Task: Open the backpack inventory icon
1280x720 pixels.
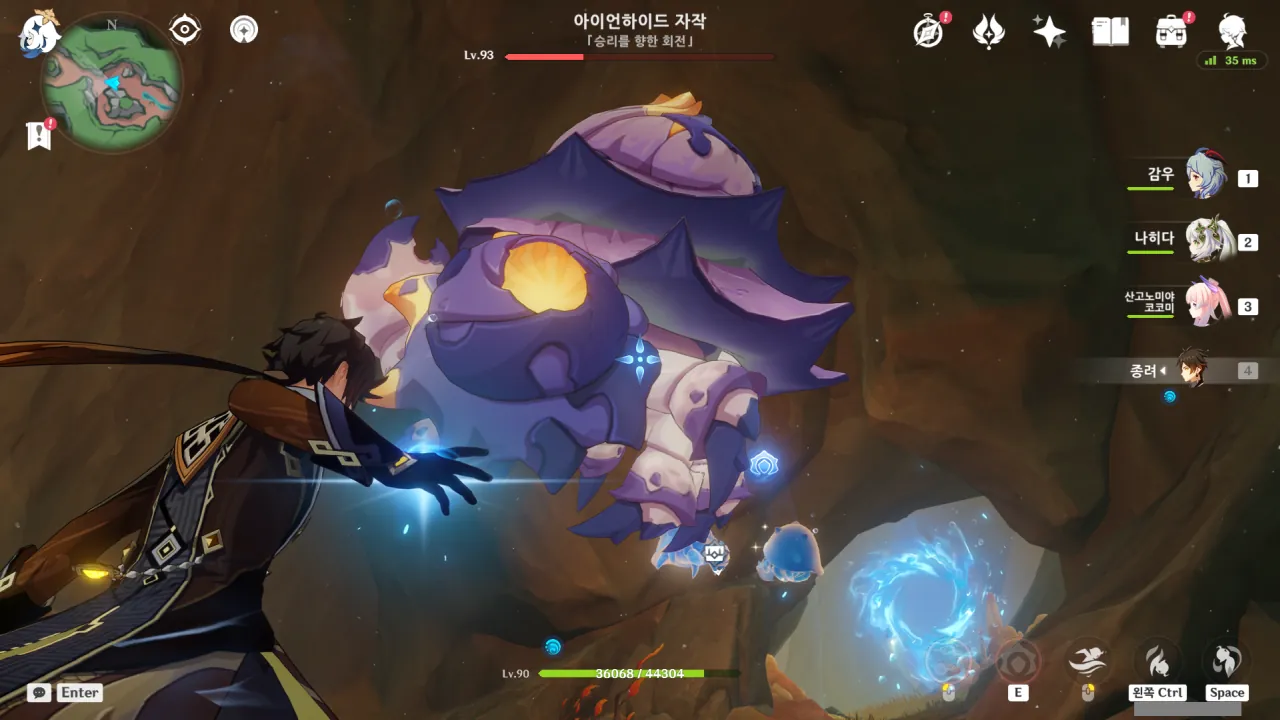Action: (1170, 32)
